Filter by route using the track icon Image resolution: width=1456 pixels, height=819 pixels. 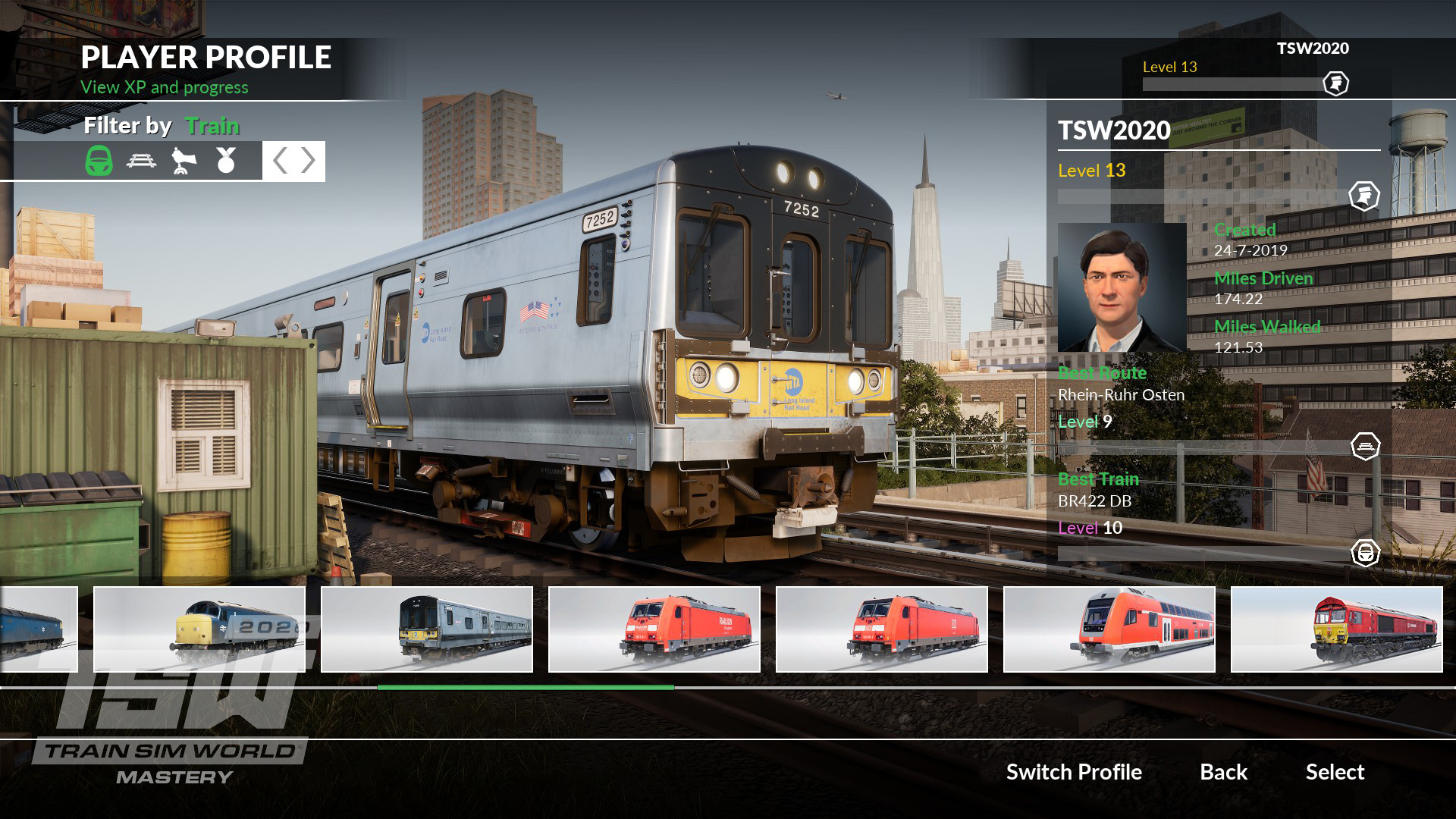(142, 161)
